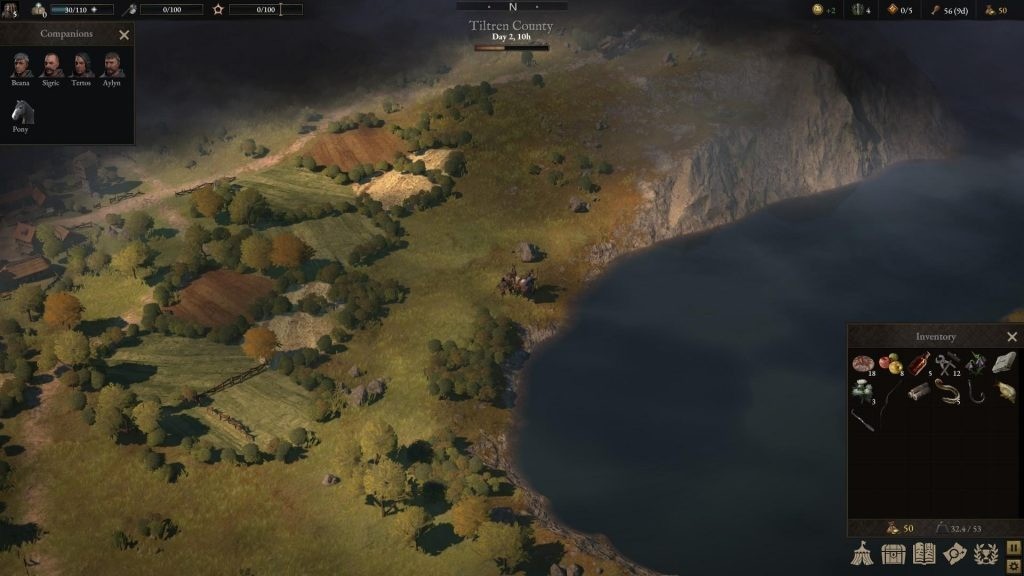Toggle the inventory chest button

tap(893, 553)
